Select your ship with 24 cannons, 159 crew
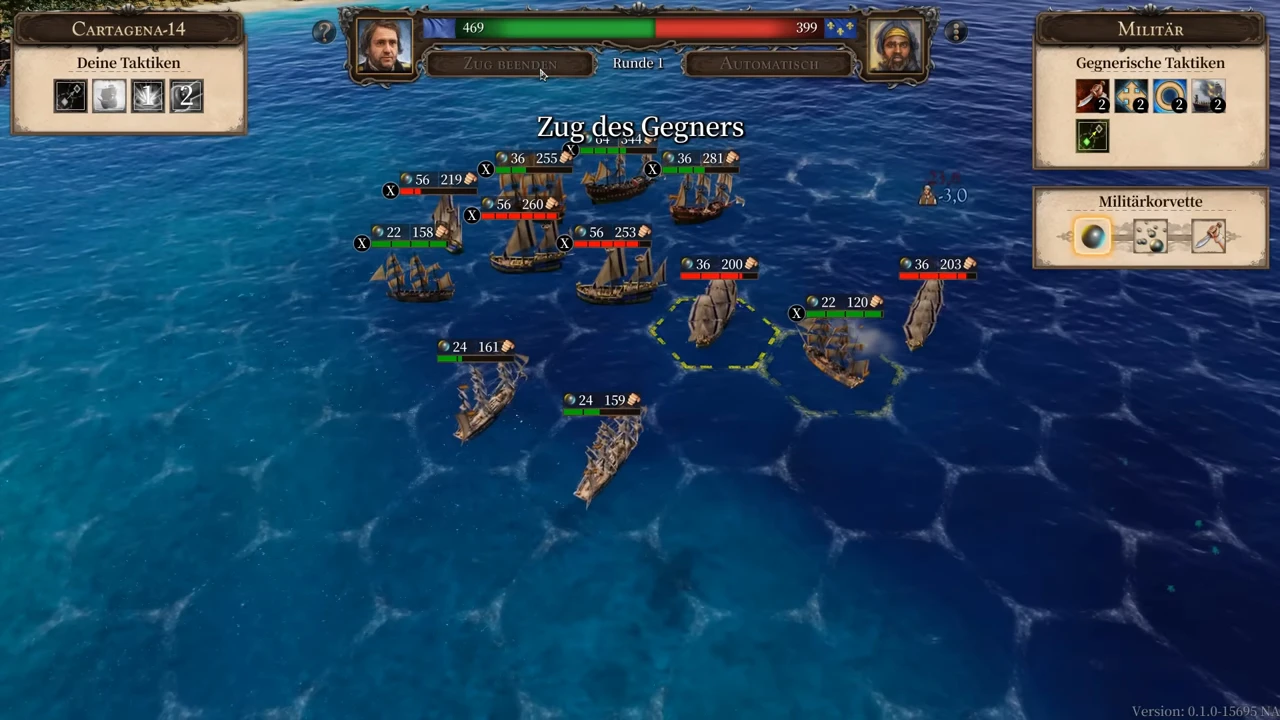The image size is (1280, 720). [x=607, y=455]
